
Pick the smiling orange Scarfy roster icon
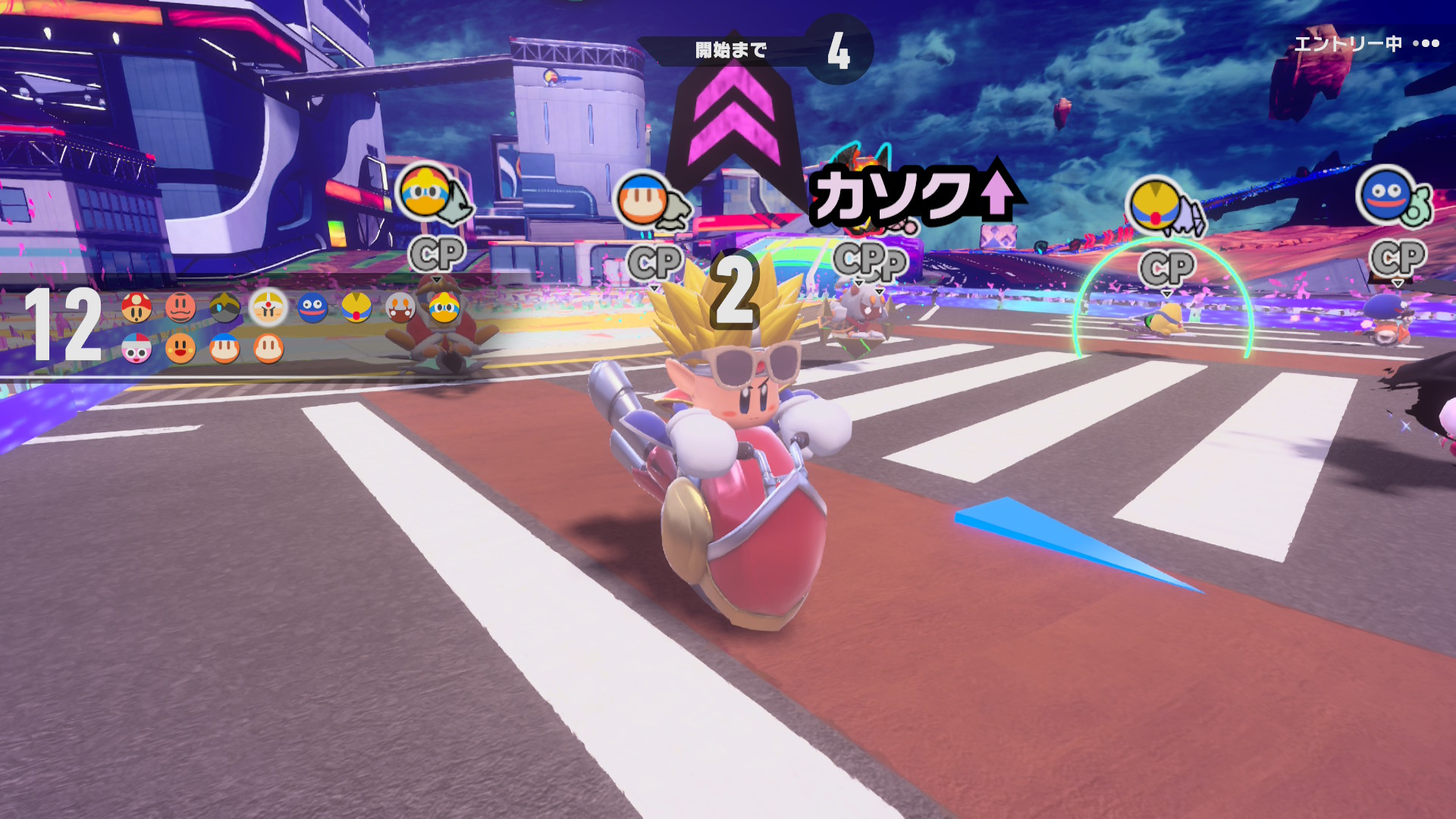pos(180,348)
